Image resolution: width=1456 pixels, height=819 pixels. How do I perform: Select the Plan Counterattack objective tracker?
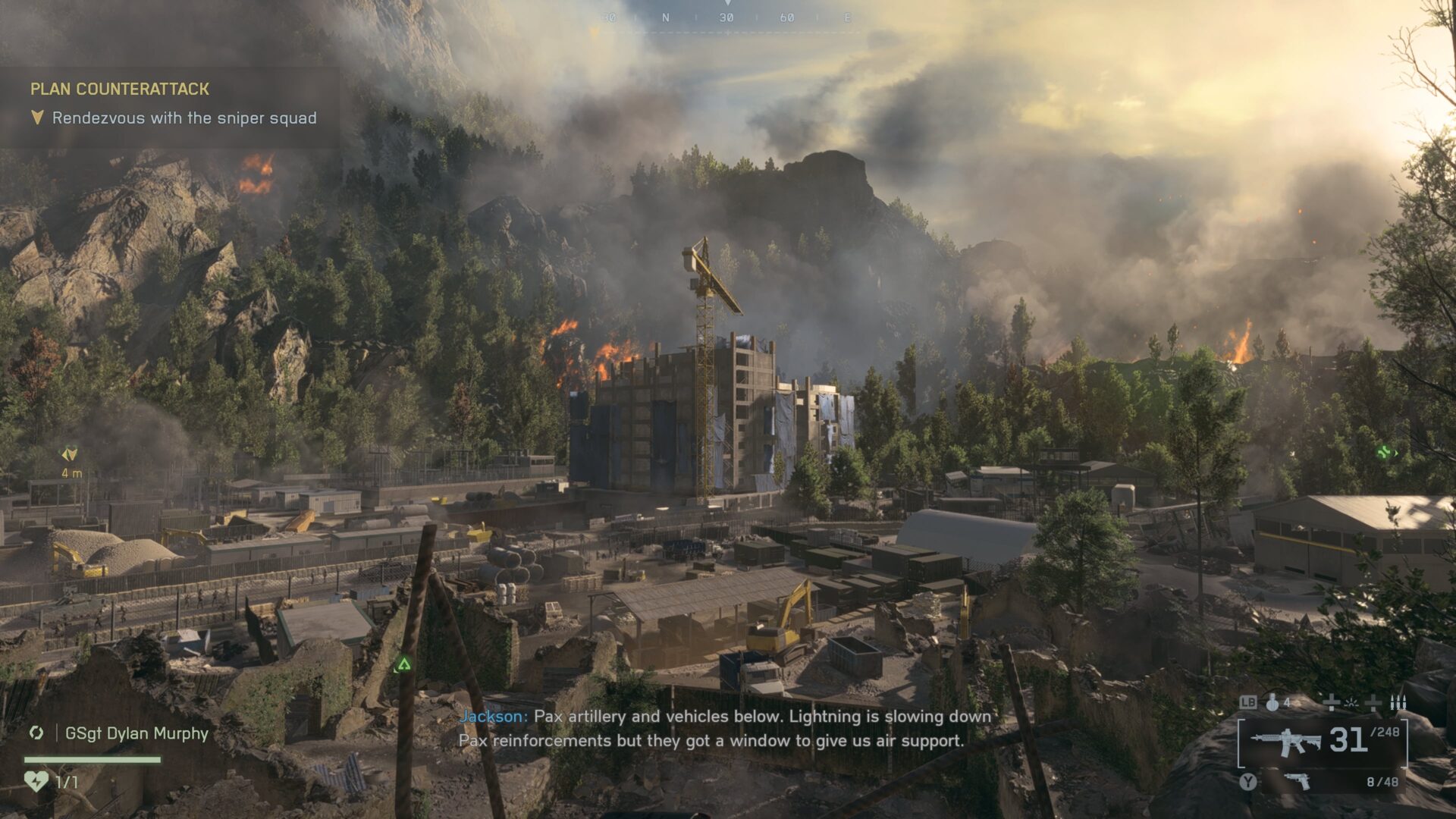tap(120, 89)
